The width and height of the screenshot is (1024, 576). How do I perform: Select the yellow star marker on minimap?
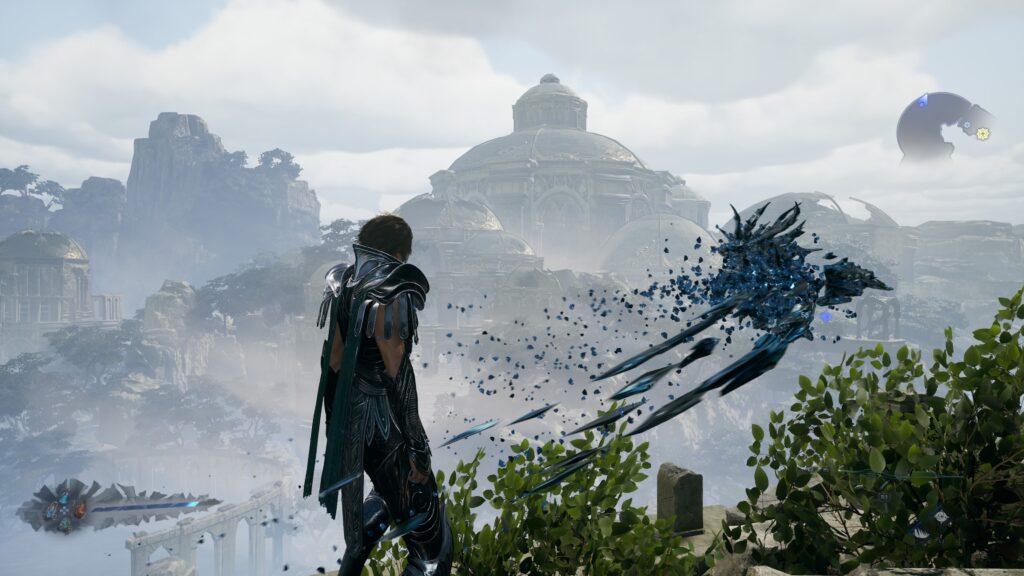[x=983, y=133]
